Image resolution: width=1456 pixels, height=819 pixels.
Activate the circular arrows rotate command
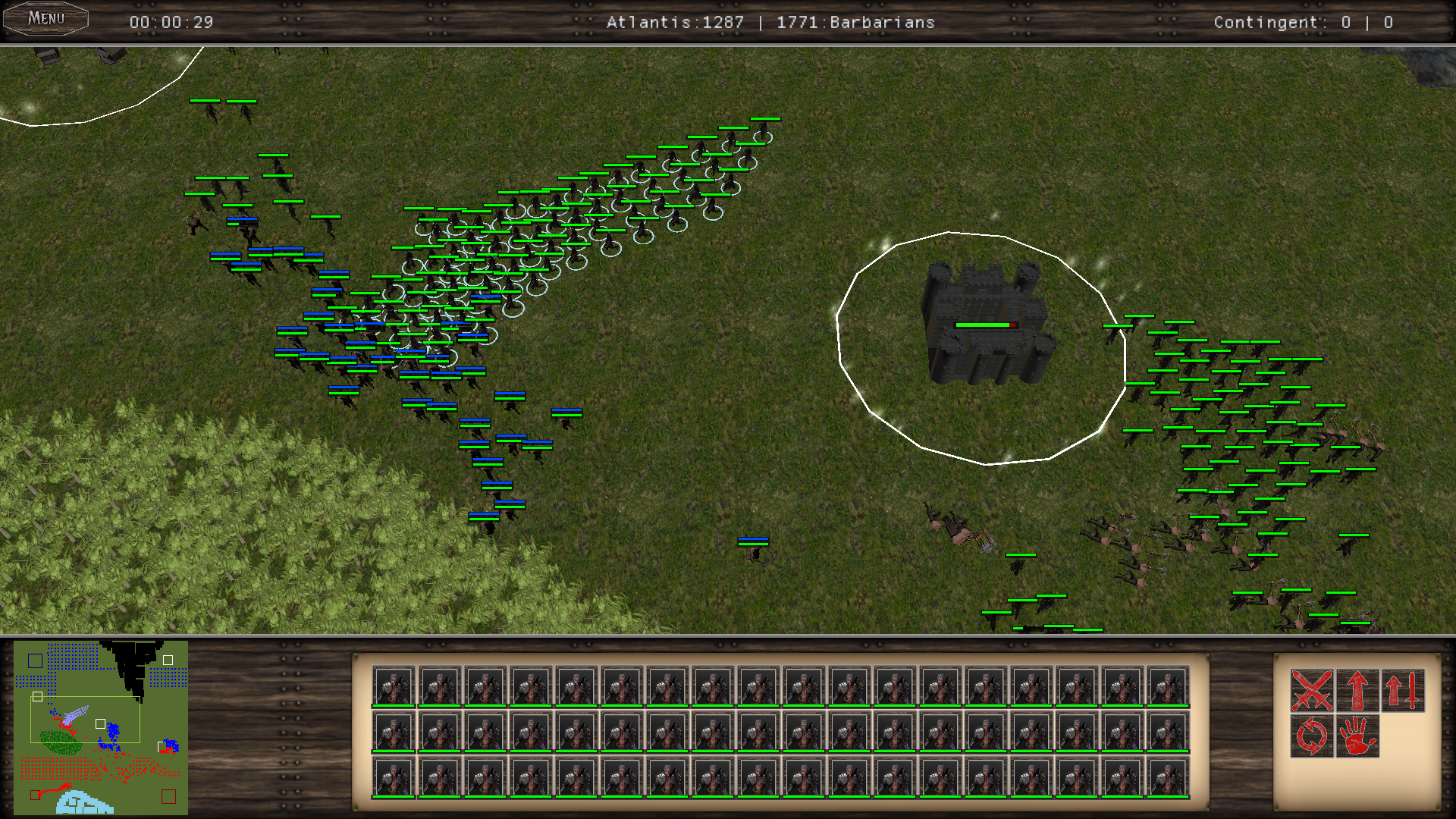point(1312,736)
